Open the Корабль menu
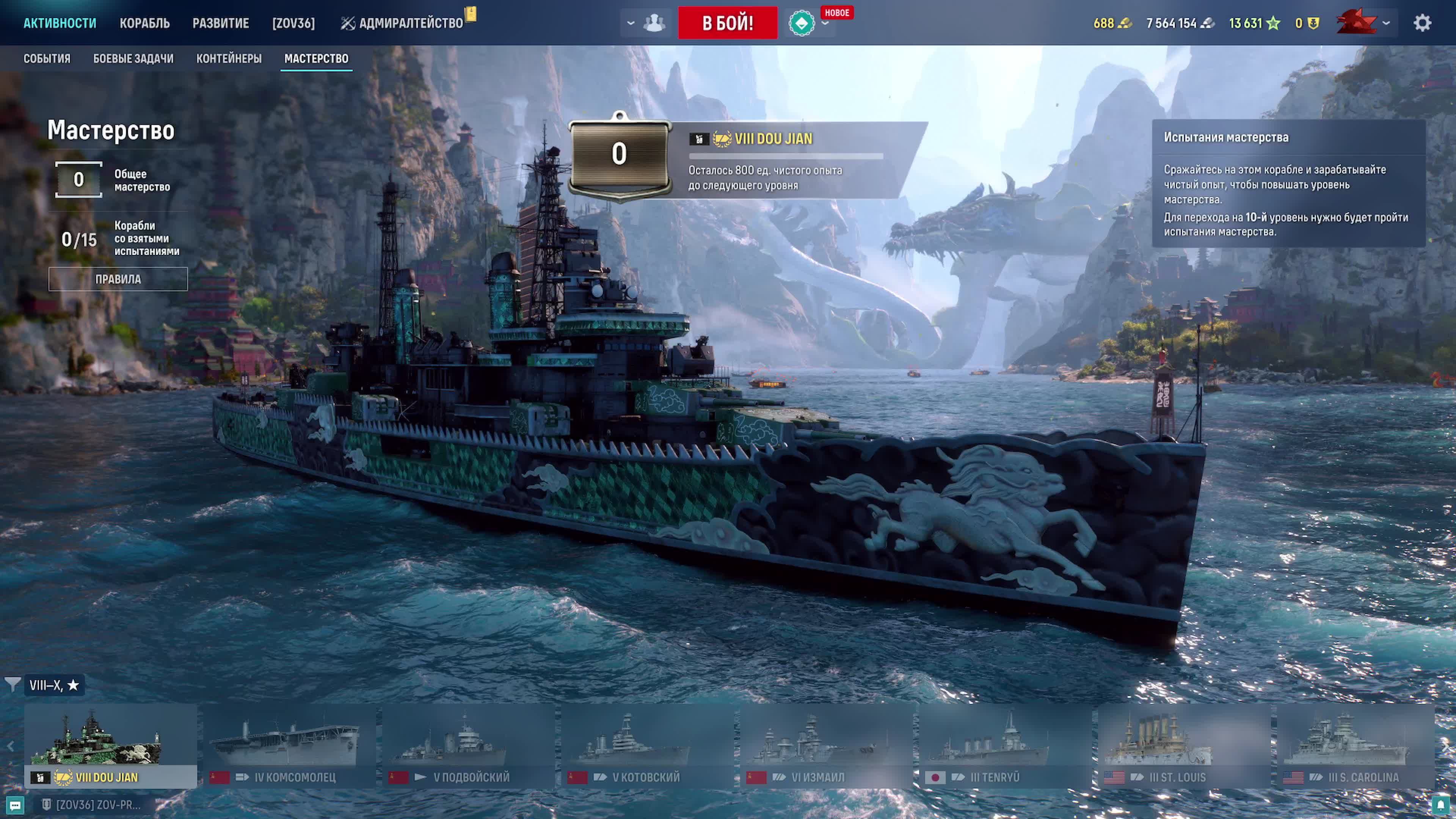This screenshot has height=819, width=1456. pos(144,23)
